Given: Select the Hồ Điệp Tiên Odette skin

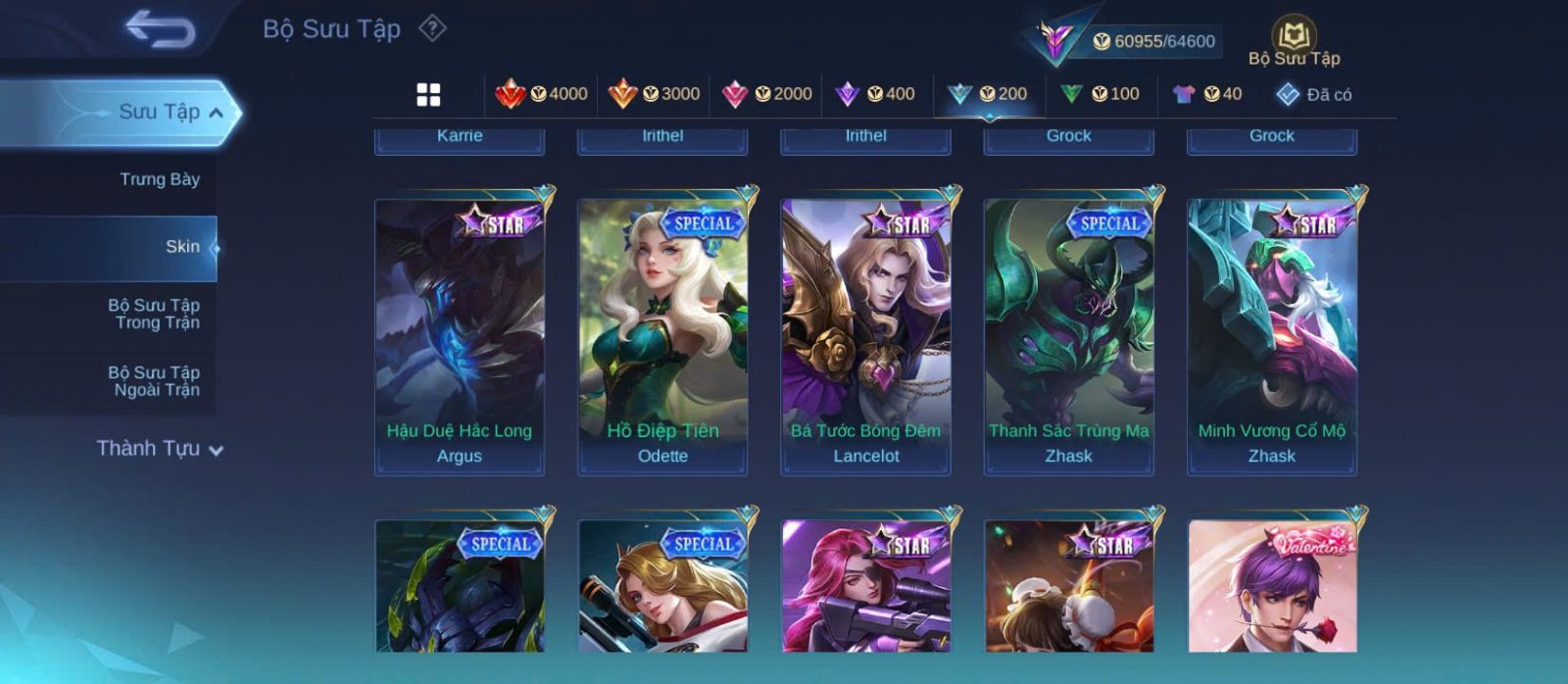Looking at the screenshot, I should tap(662, 336).
